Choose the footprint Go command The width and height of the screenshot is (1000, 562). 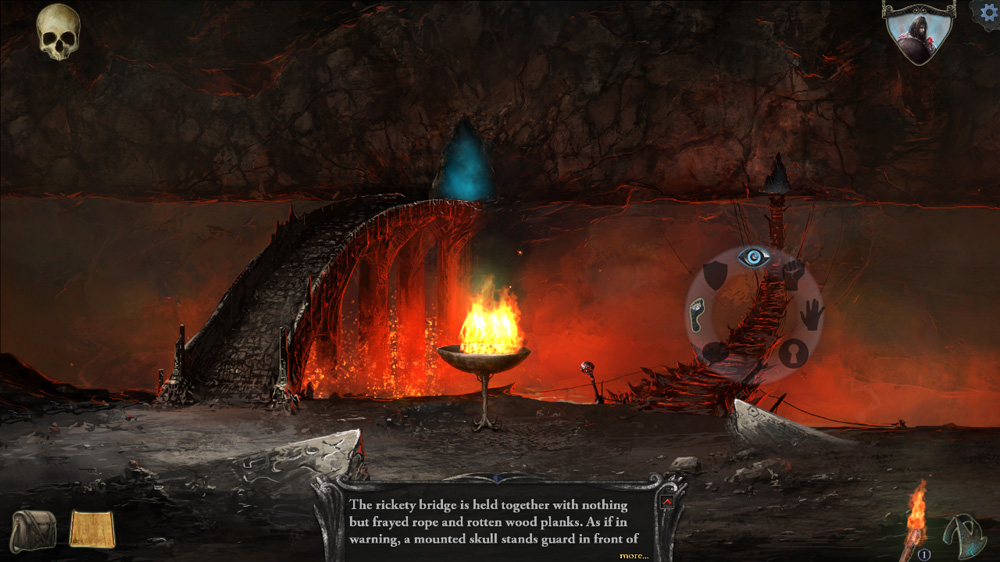[698, 315]
